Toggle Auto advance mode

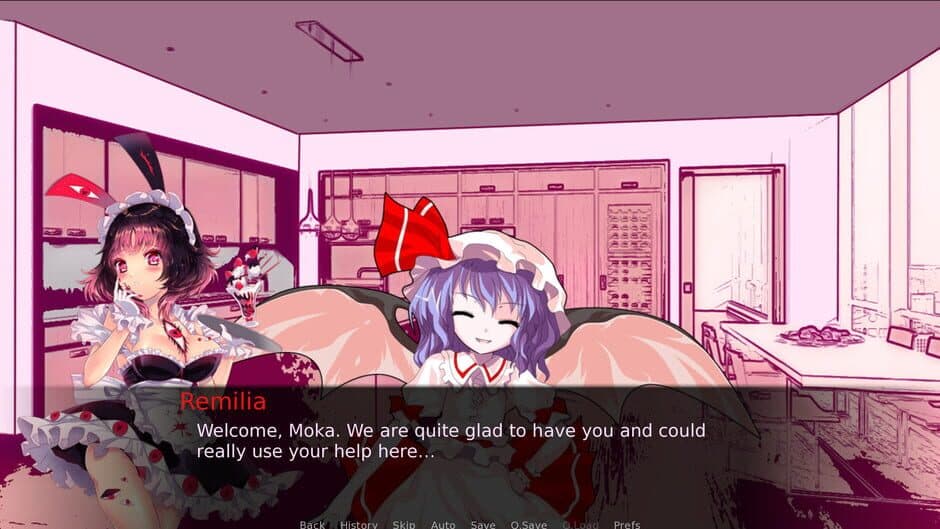coord(443,524)
